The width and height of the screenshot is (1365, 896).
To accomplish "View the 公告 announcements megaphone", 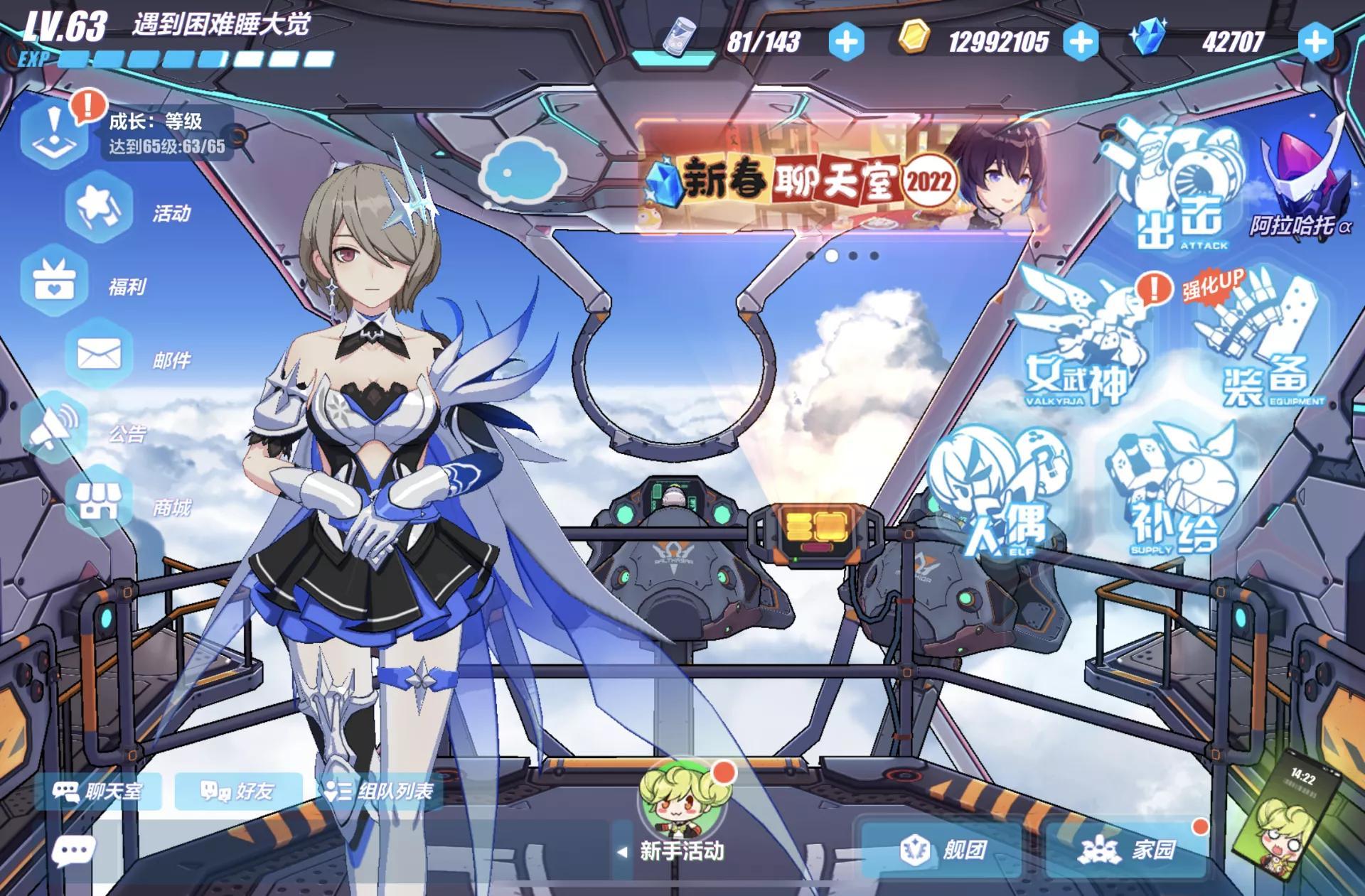I will pyautogui.click(x=54, y=428).
